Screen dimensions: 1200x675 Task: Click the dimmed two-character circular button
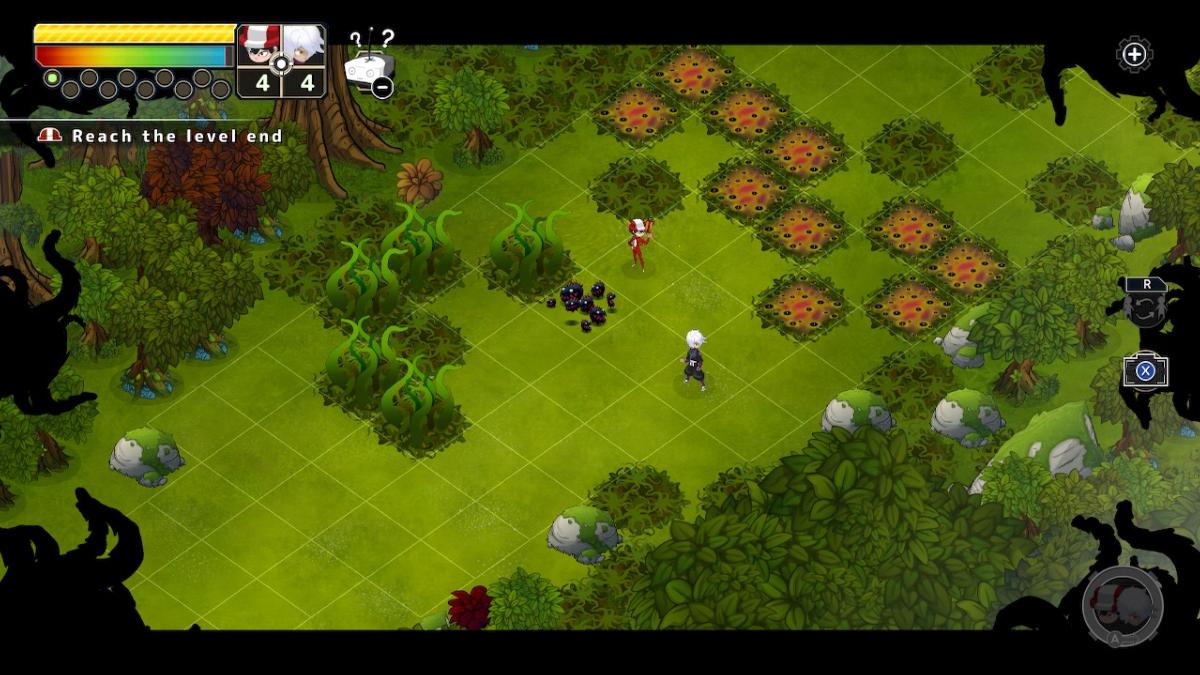1122,605
